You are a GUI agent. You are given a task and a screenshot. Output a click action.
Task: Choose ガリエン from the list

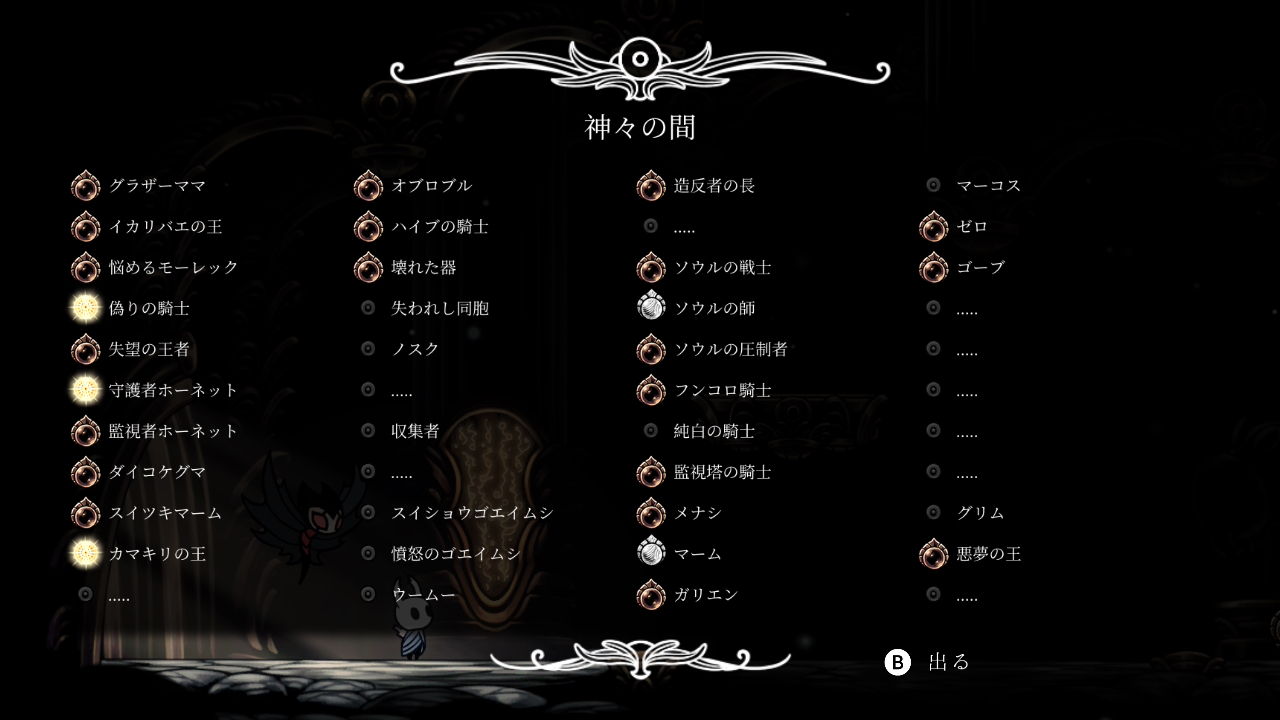pyautogui.click(x=705, y=595)
